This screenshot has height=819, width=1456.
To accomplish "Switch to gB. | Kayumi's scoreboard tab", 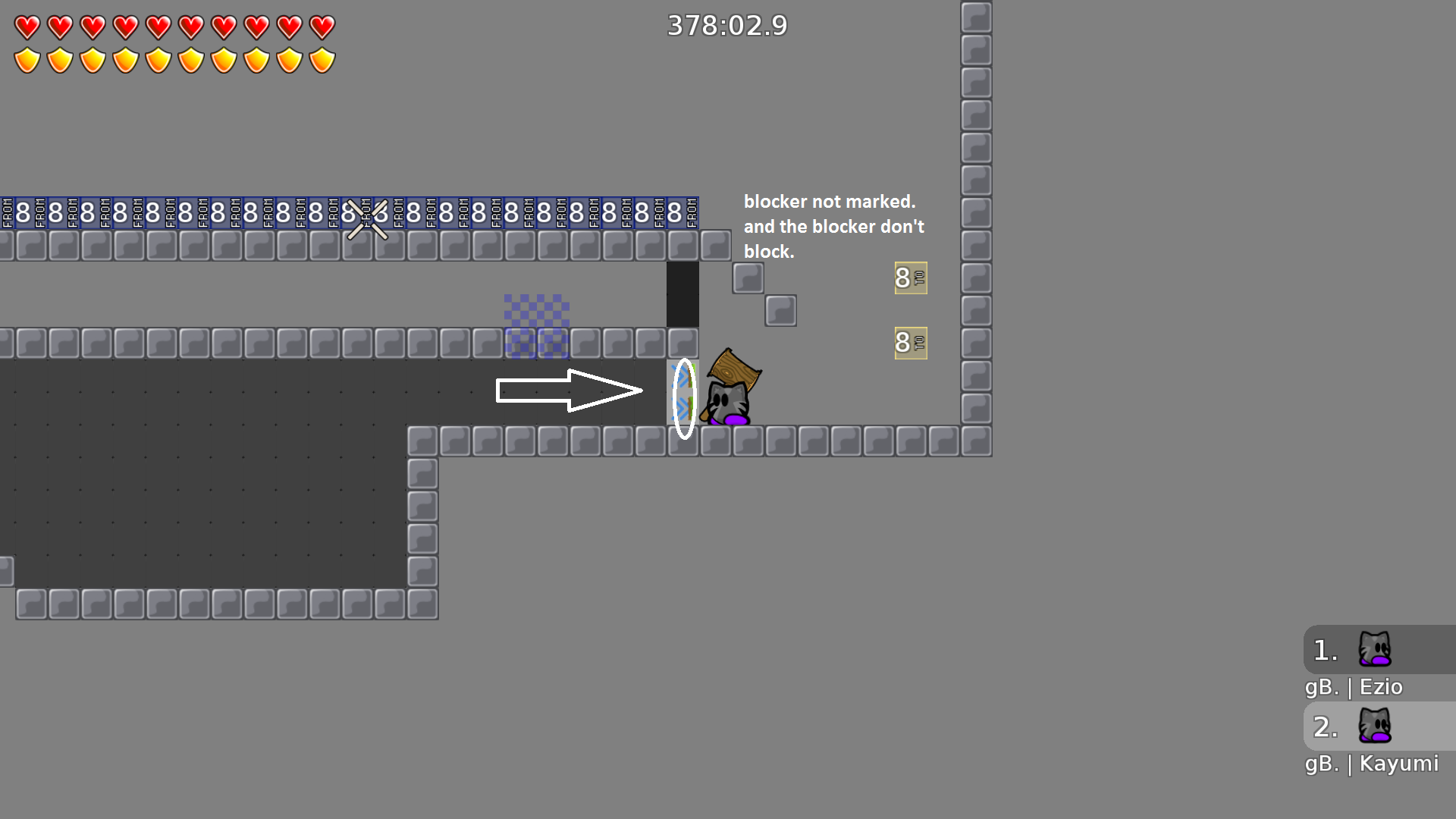I will click(1371, 764).
